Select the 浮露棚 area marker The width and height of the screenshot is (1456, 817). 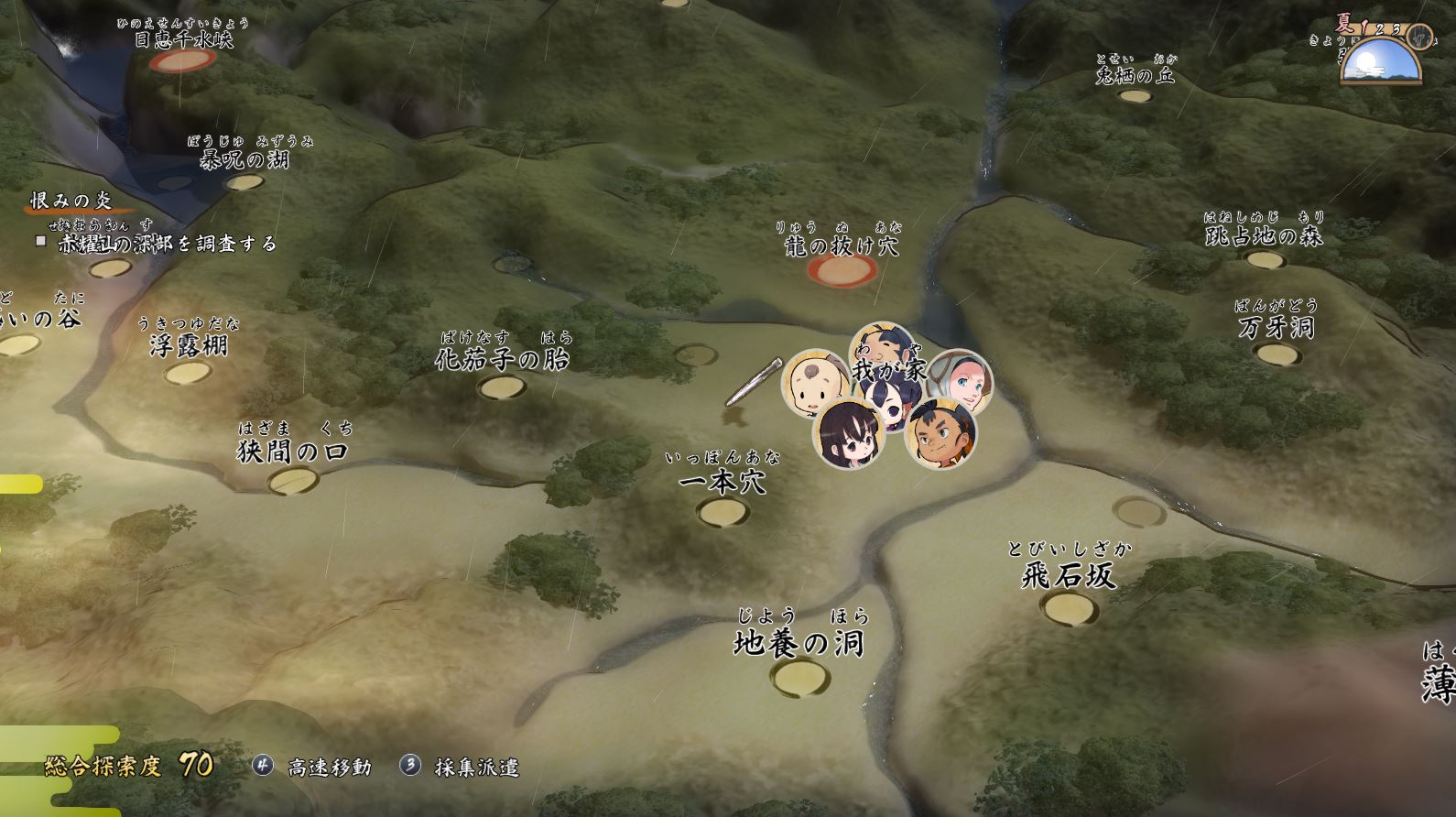[x=188, y=372]
